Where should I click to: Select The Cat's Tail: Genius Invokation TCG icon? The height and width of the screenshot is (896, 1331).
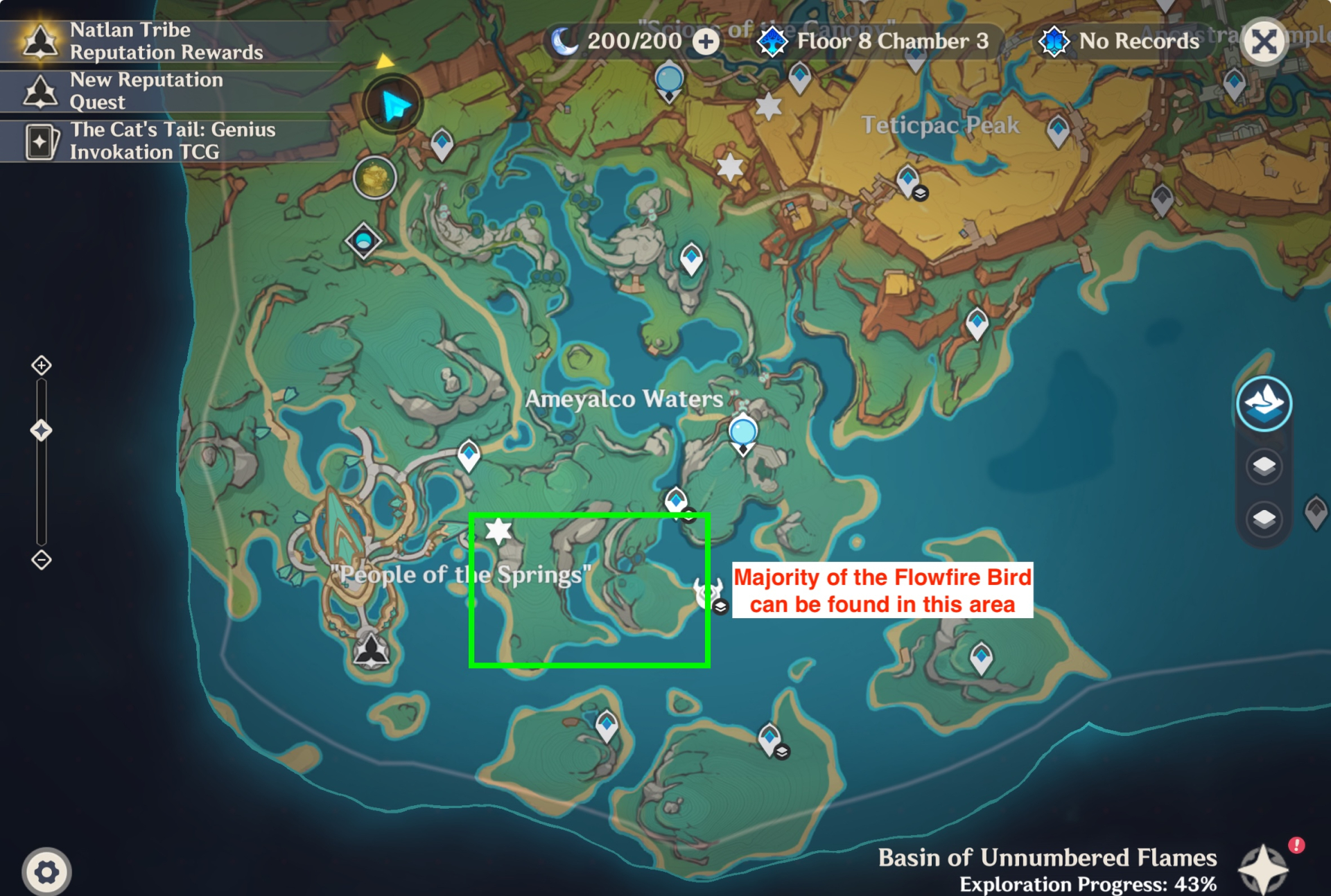click(42, 141)
